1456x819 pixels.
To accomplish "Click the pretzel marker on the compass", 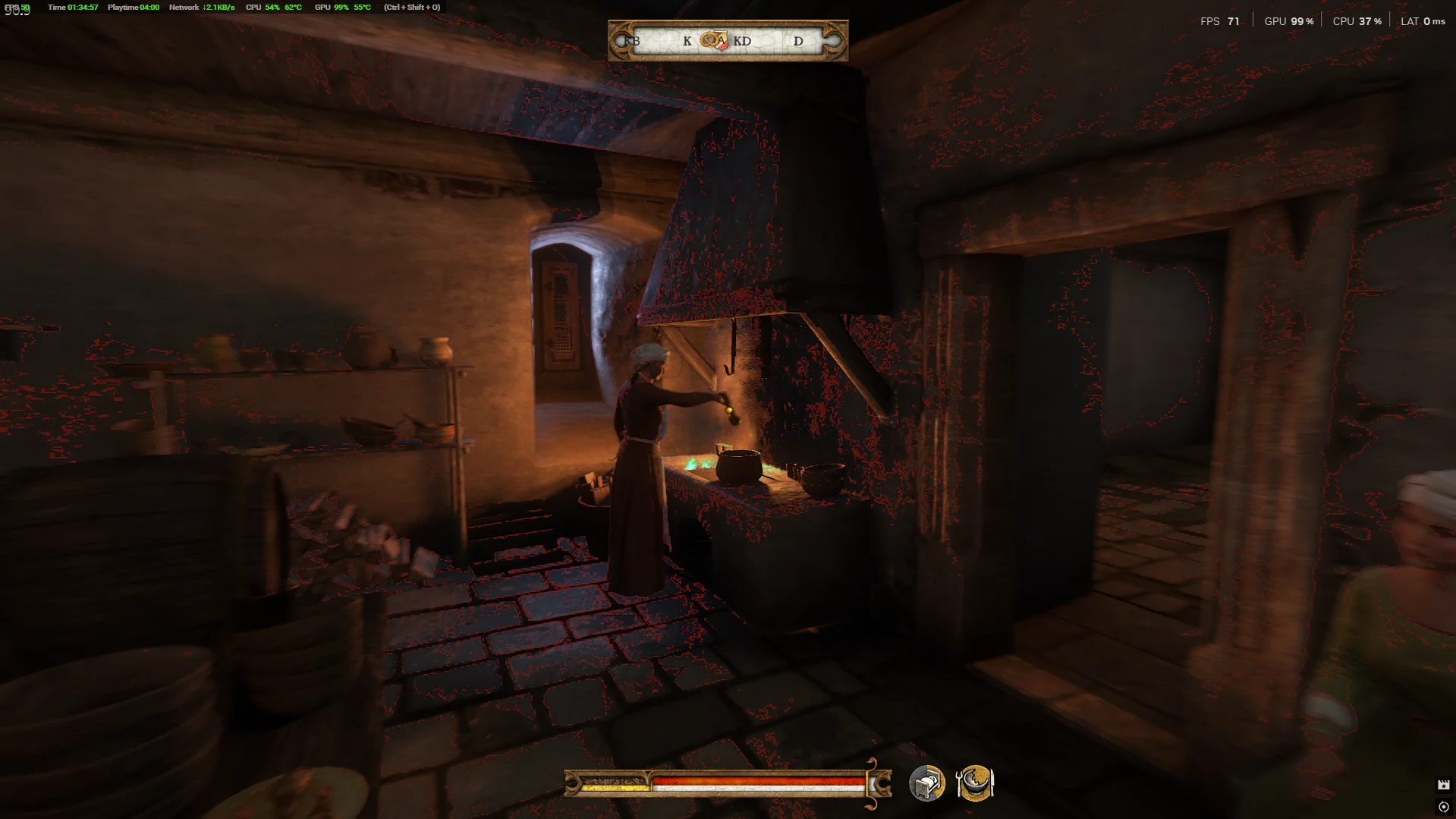I will [710, 39].
